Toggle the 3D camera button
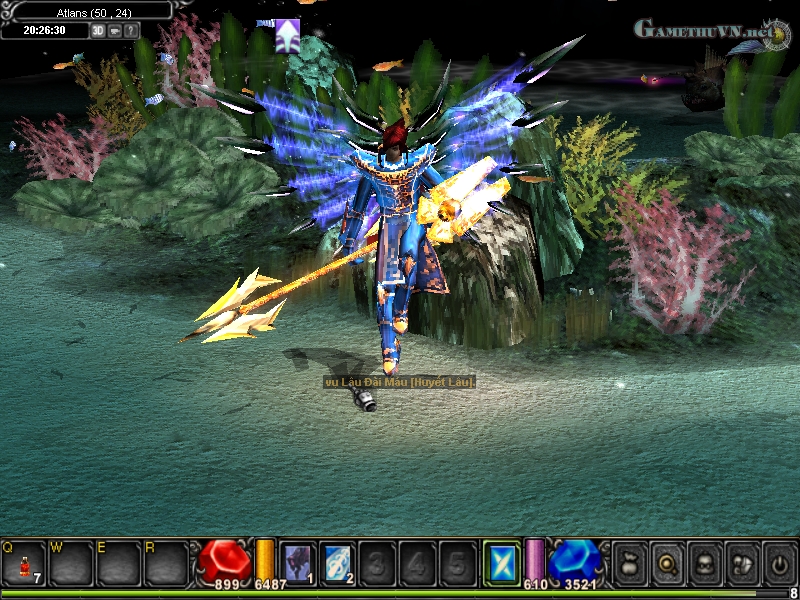 click(x=98, y=30)
